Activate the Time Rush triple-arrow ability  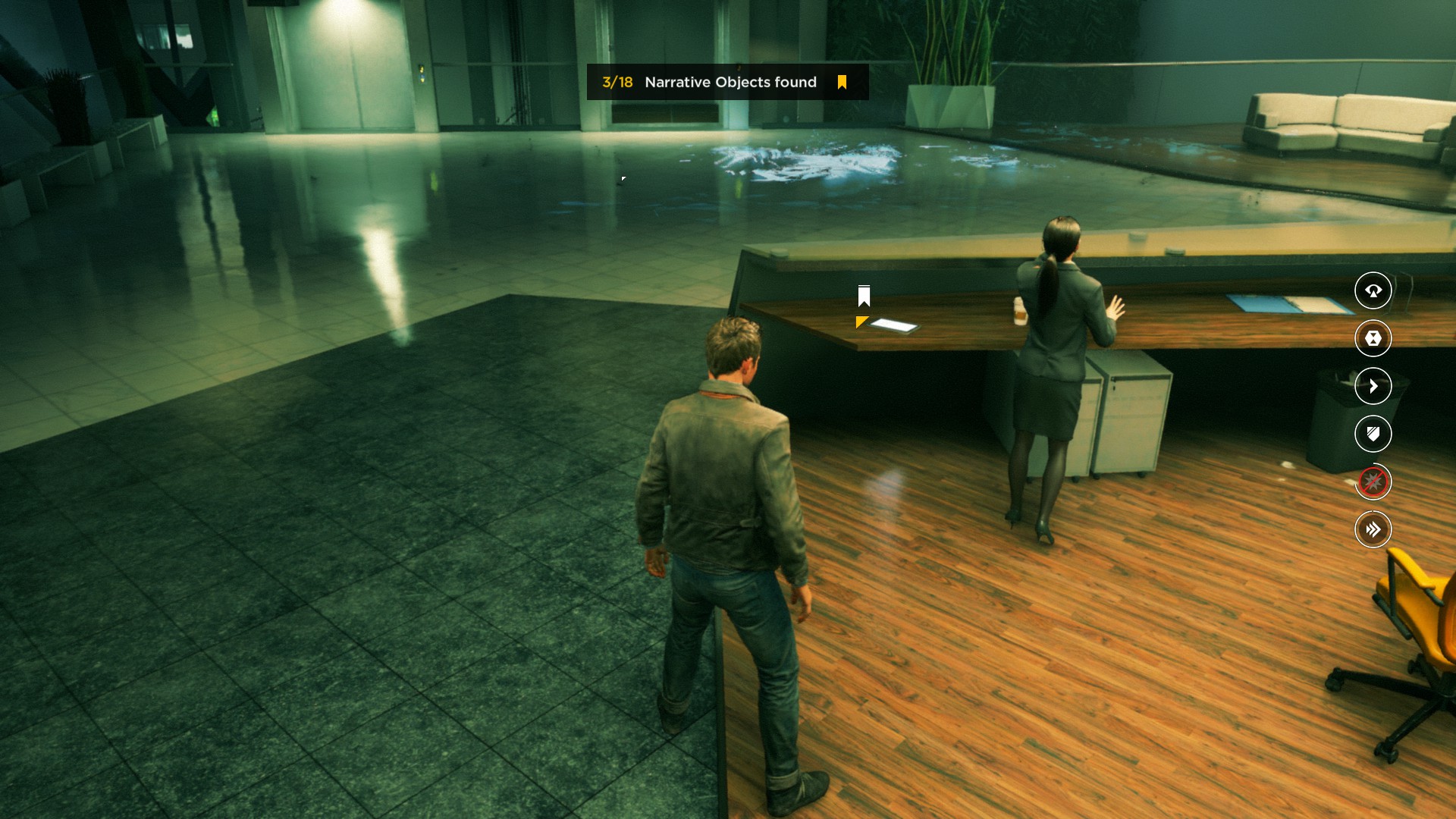(1373, 529)
